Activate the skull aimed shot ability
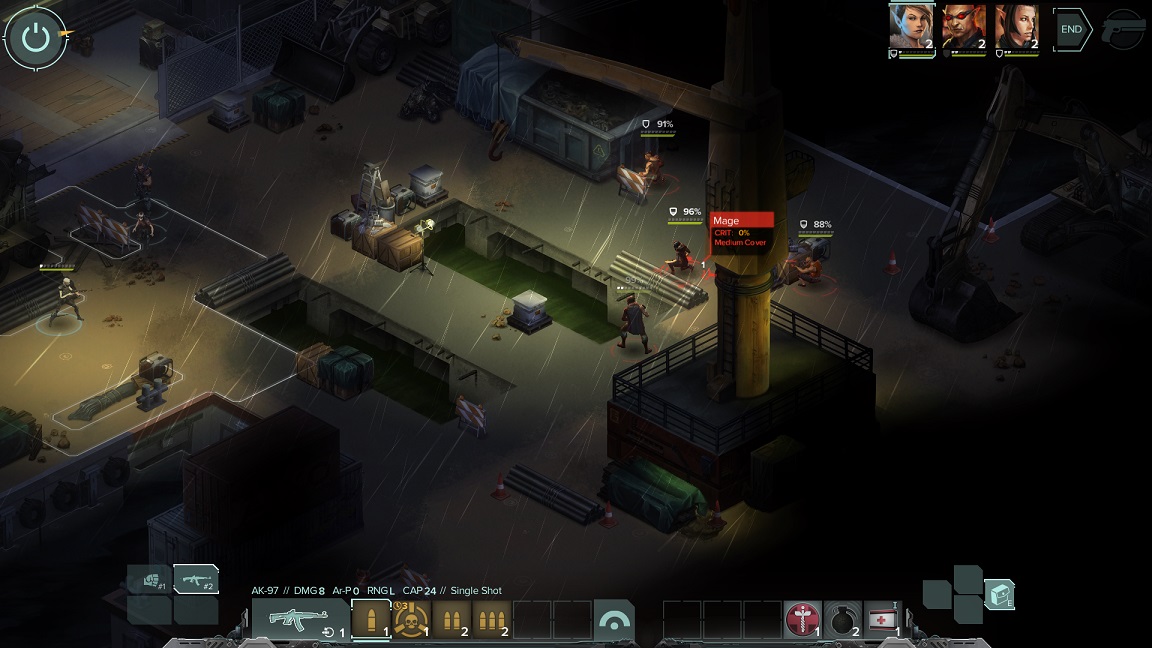The height and width of the screenshot is (648, 1152). click(x=411, y=619)
